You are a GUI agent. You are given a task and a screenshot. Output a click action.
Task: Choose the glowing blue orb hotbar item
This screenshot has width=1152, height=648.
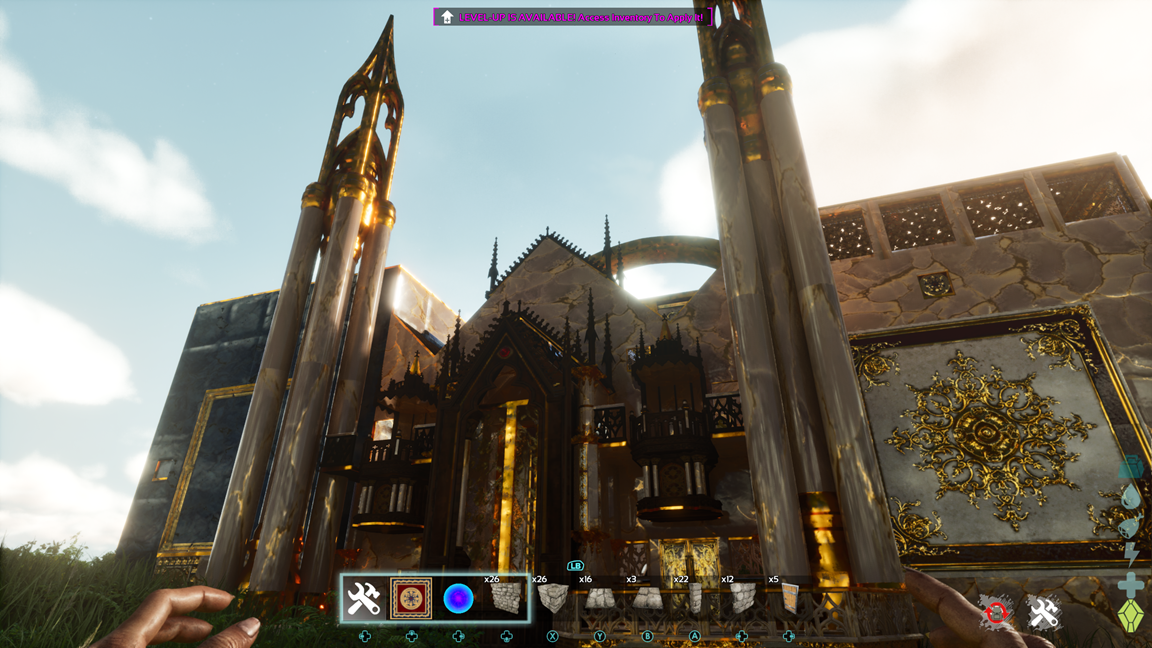tap(458, 598)
